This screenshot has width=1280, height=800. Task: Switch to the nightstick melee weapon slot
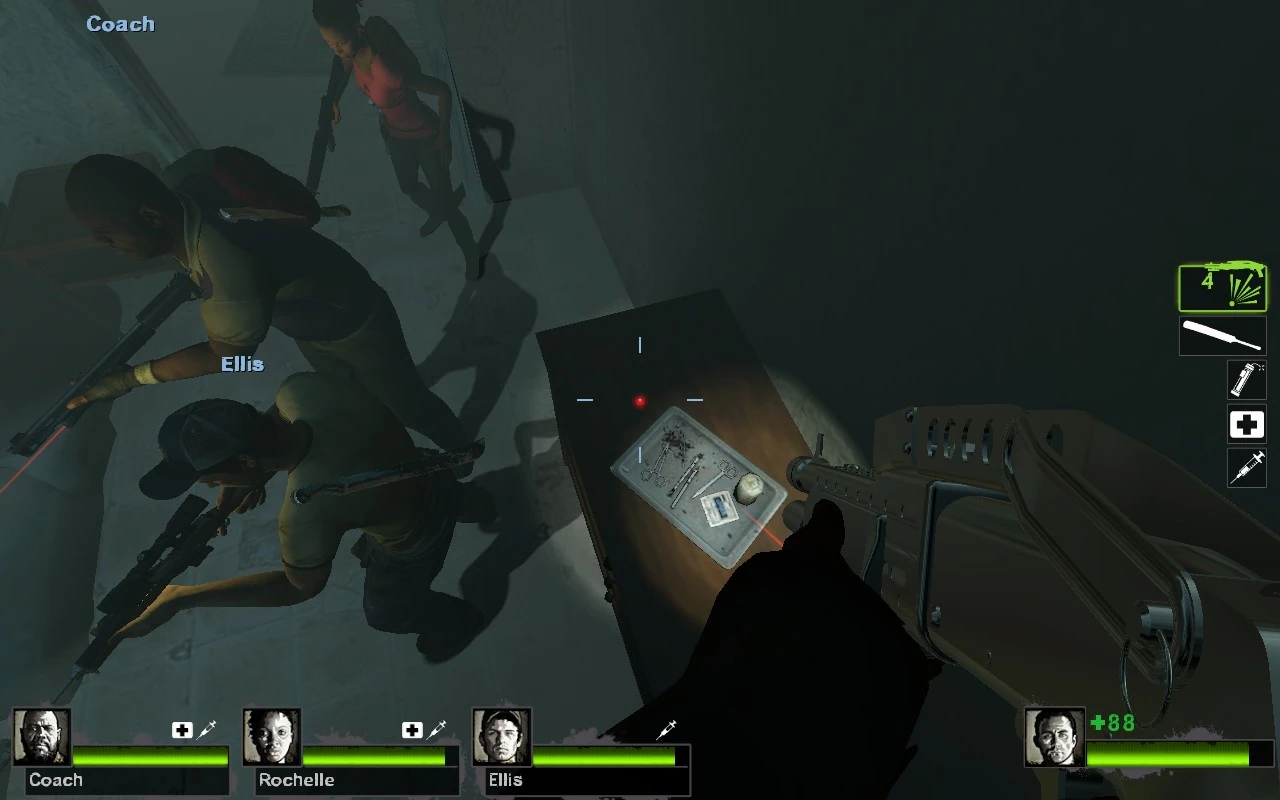(1221, 336)
